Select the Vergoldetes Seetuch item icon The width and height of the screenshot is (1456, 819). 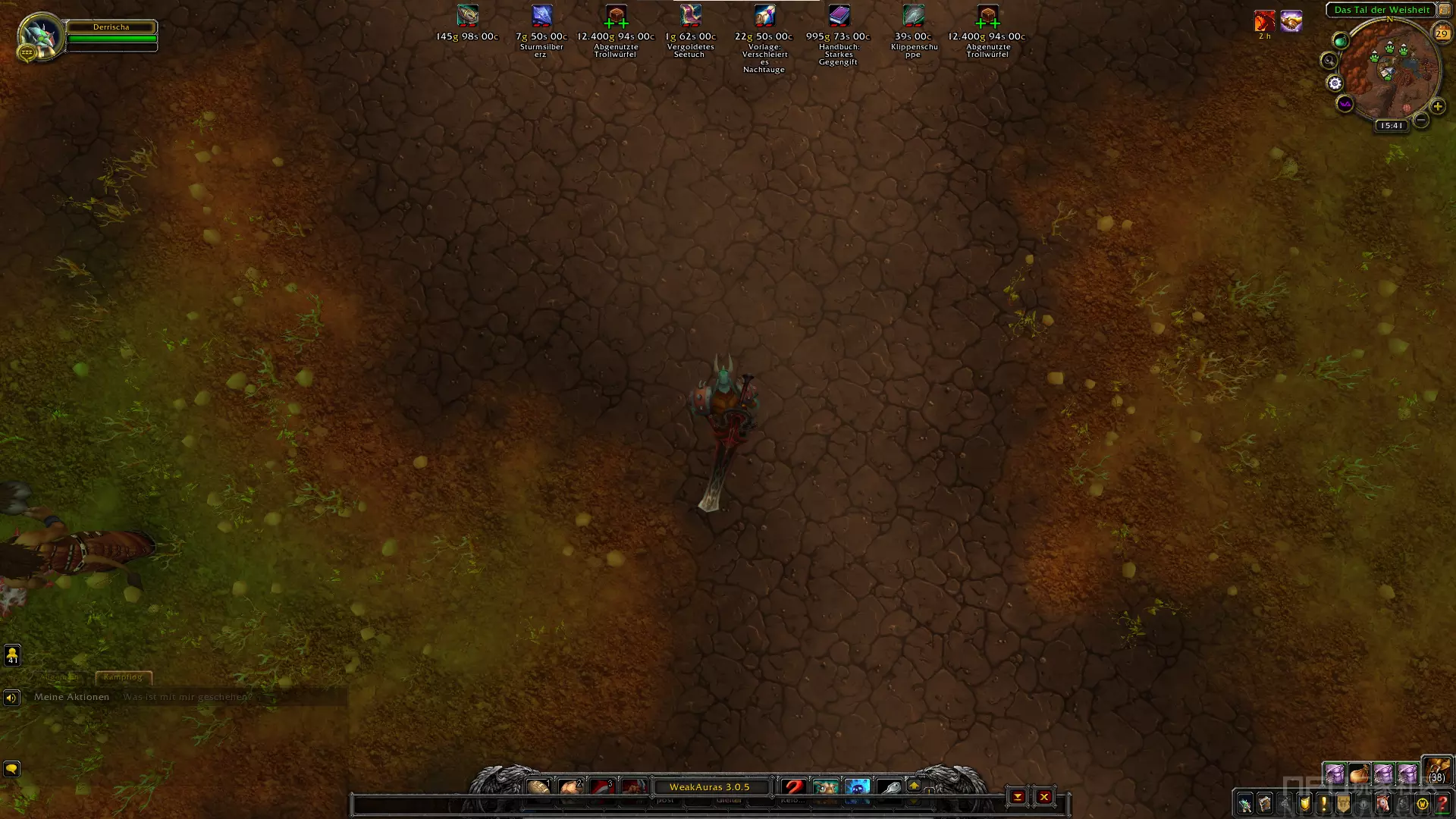tap(690, 16)
